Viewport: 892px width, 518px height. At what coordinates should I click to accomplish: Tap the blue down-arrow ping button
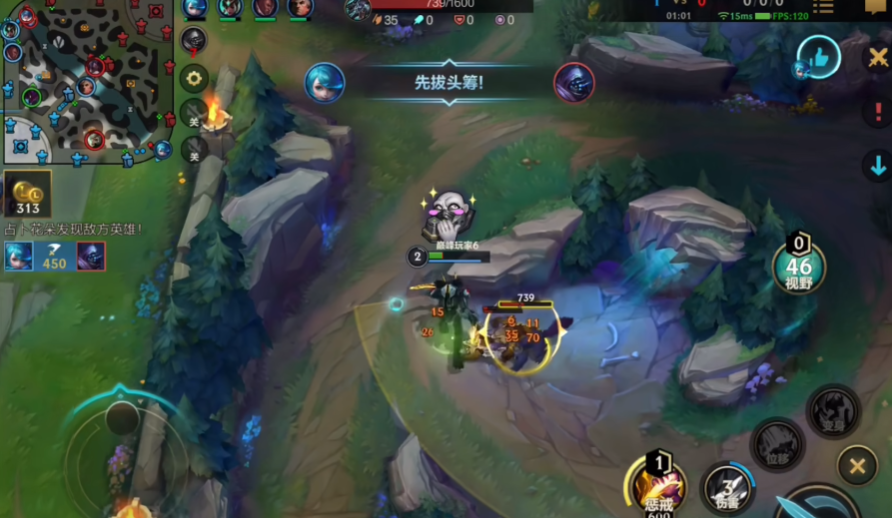point(877,165)
